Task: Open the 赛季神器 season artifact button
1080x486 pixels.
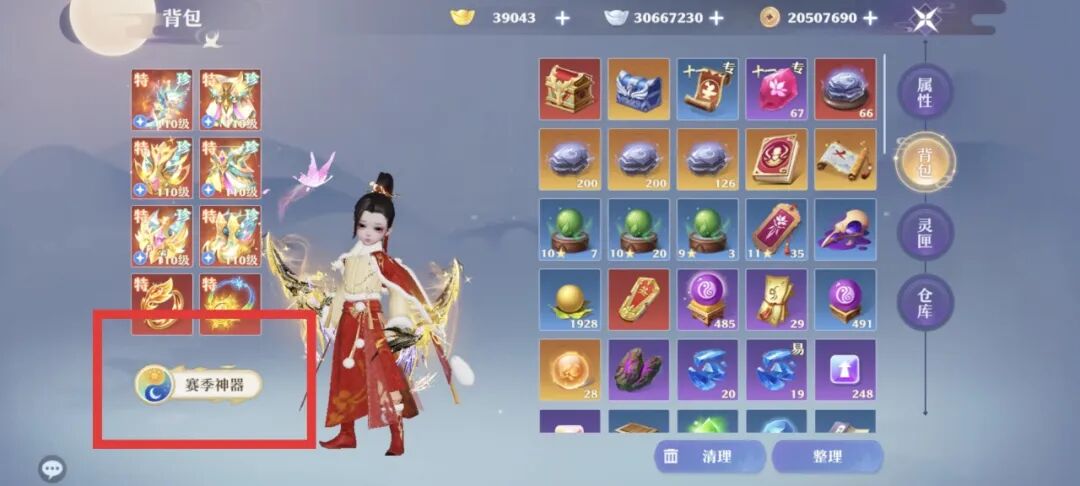Action: [x=199, y=384]
